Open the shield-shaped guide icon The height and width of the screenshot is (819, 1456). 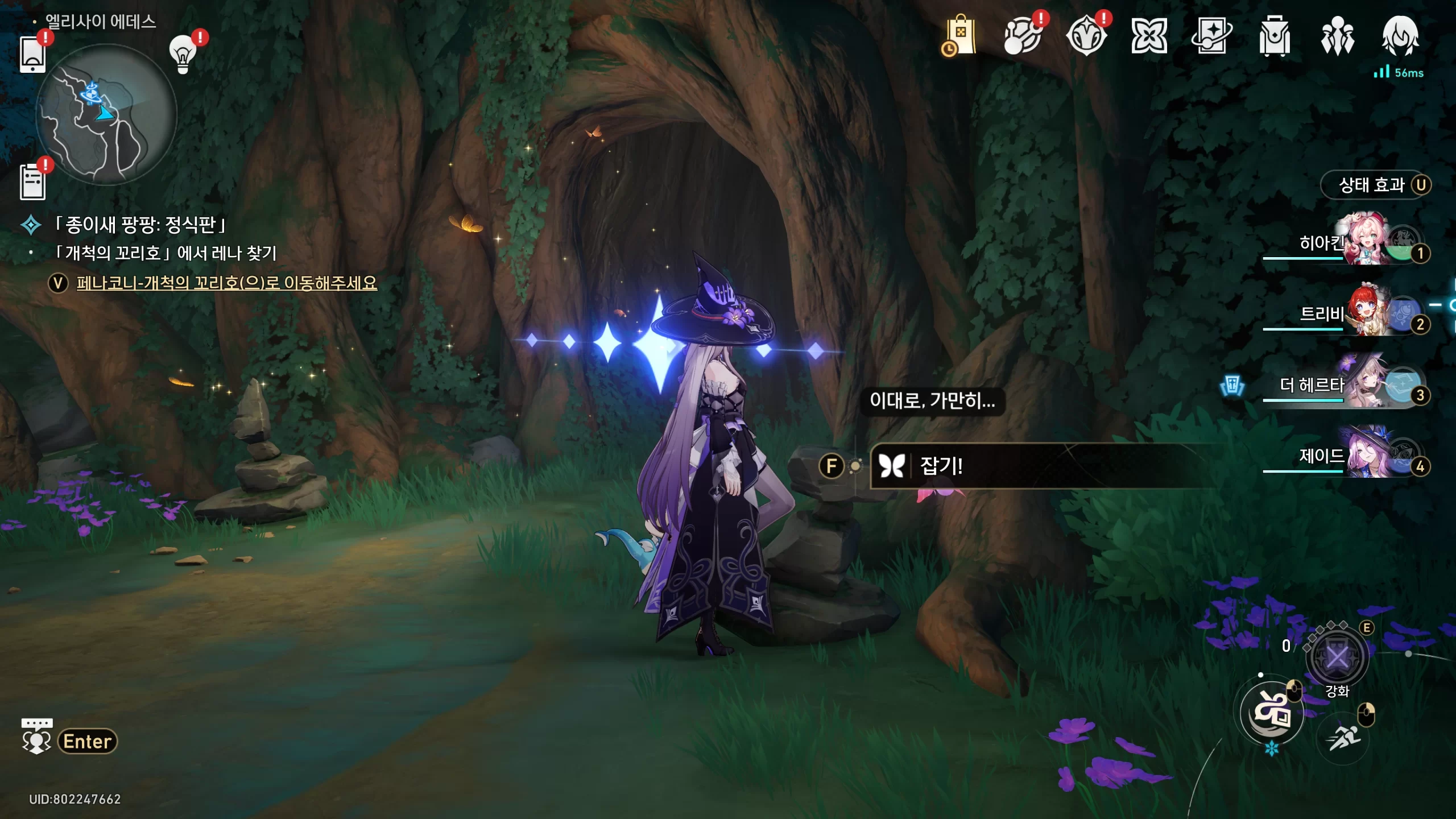[x=1086, y=36]
